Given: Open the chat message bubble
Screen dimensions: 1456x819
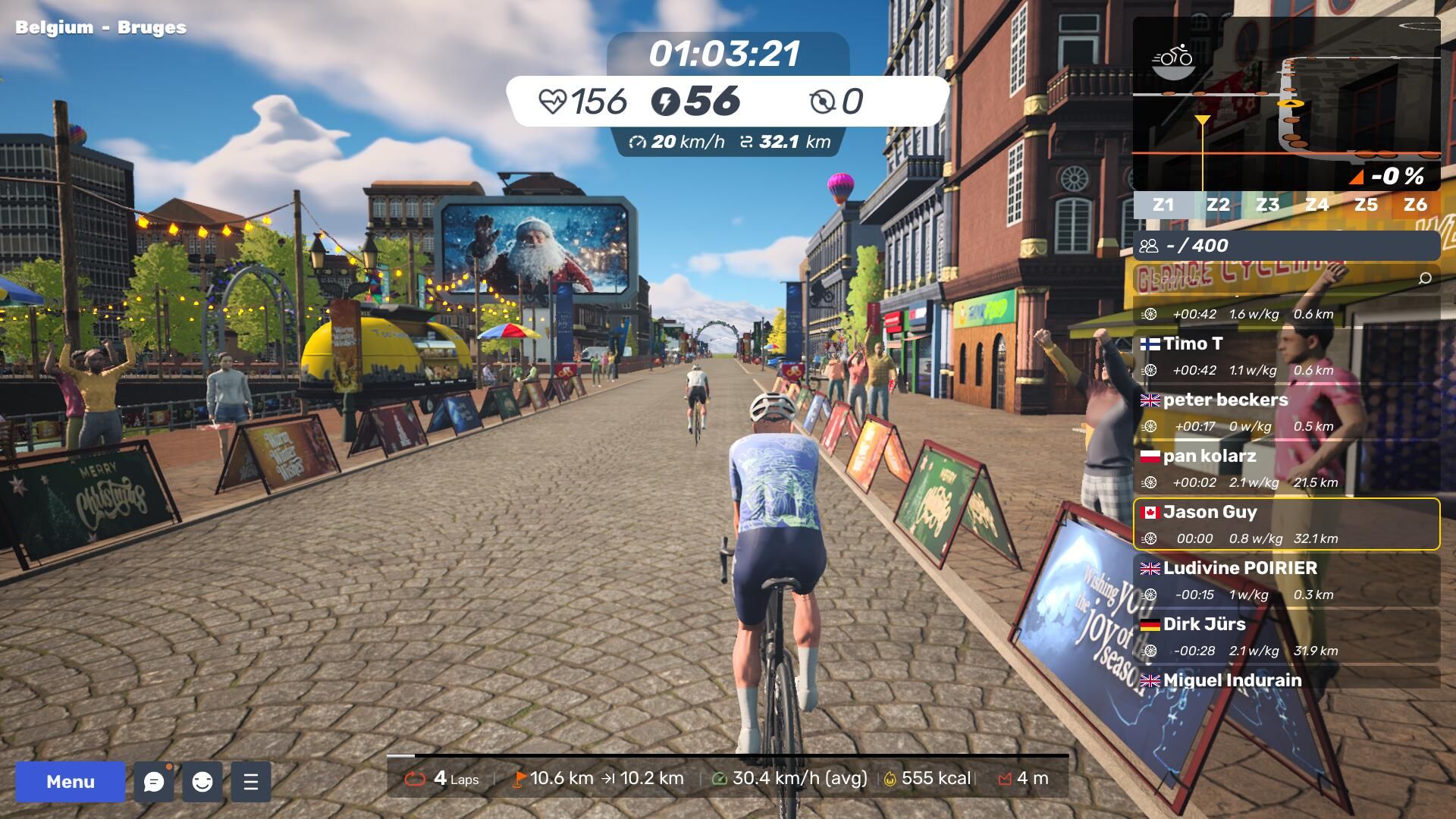Looking at the screenshot, I should pyautogui.click(x=154, y=782).
